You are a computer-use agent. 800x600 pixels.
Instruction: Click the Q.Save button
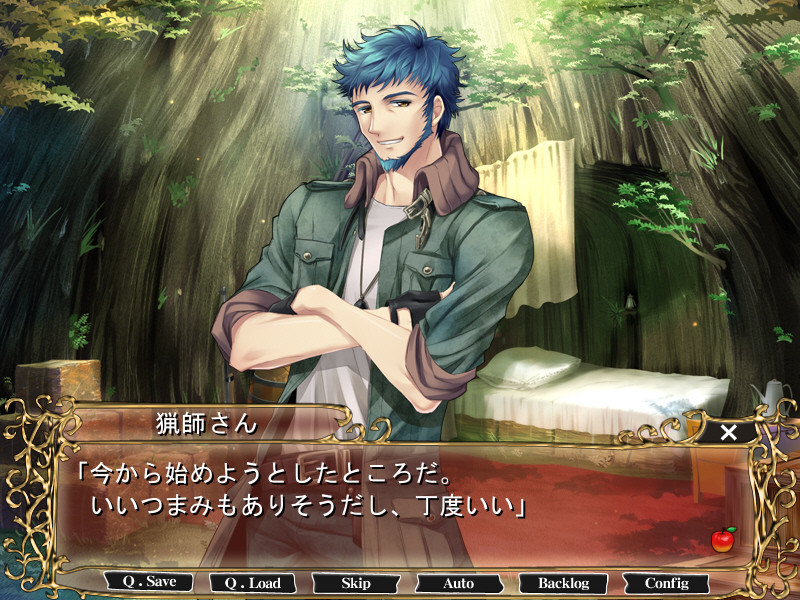[149, 582]
